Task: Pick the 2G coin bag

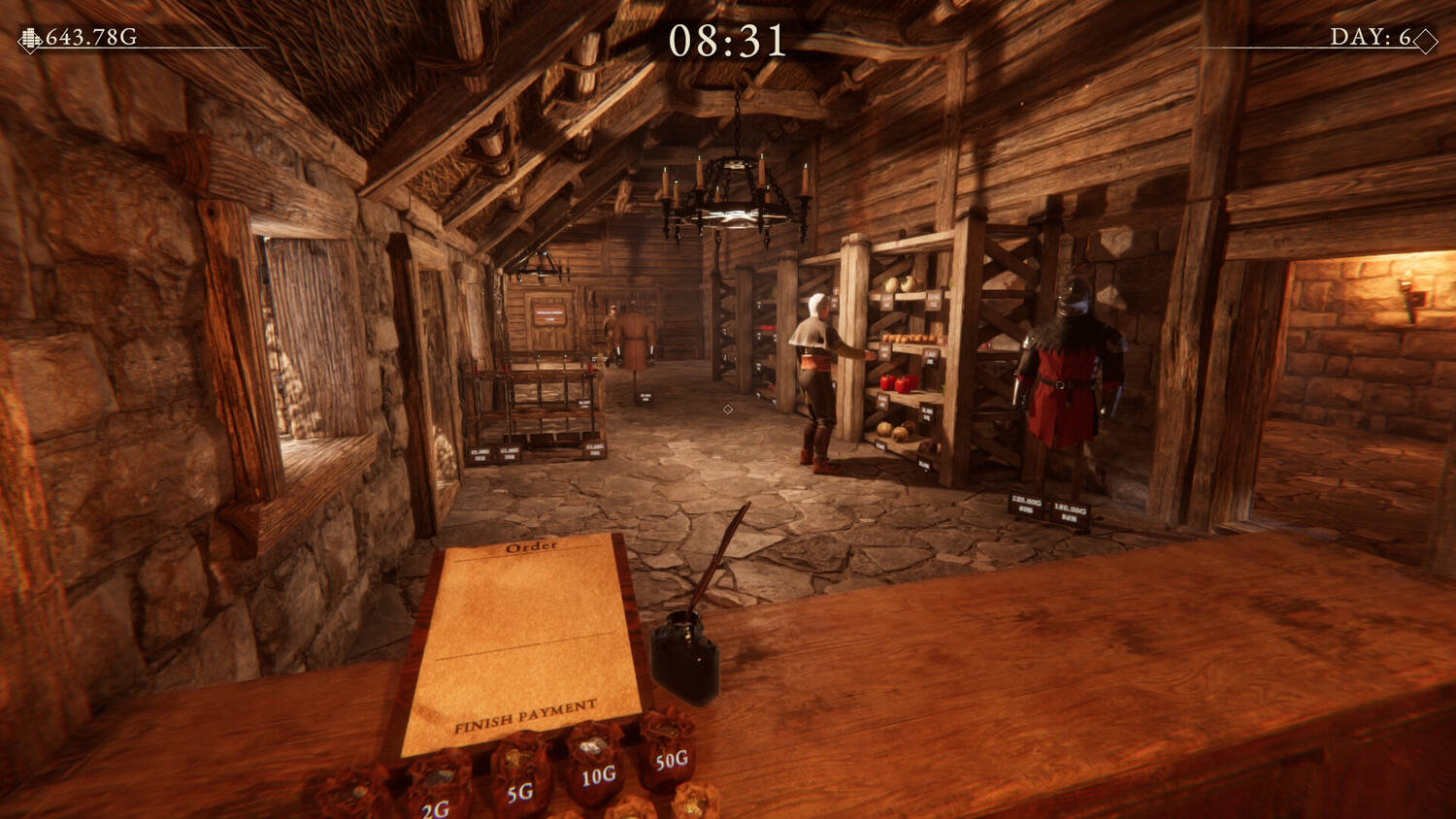Action: click(x=439, y=789)
